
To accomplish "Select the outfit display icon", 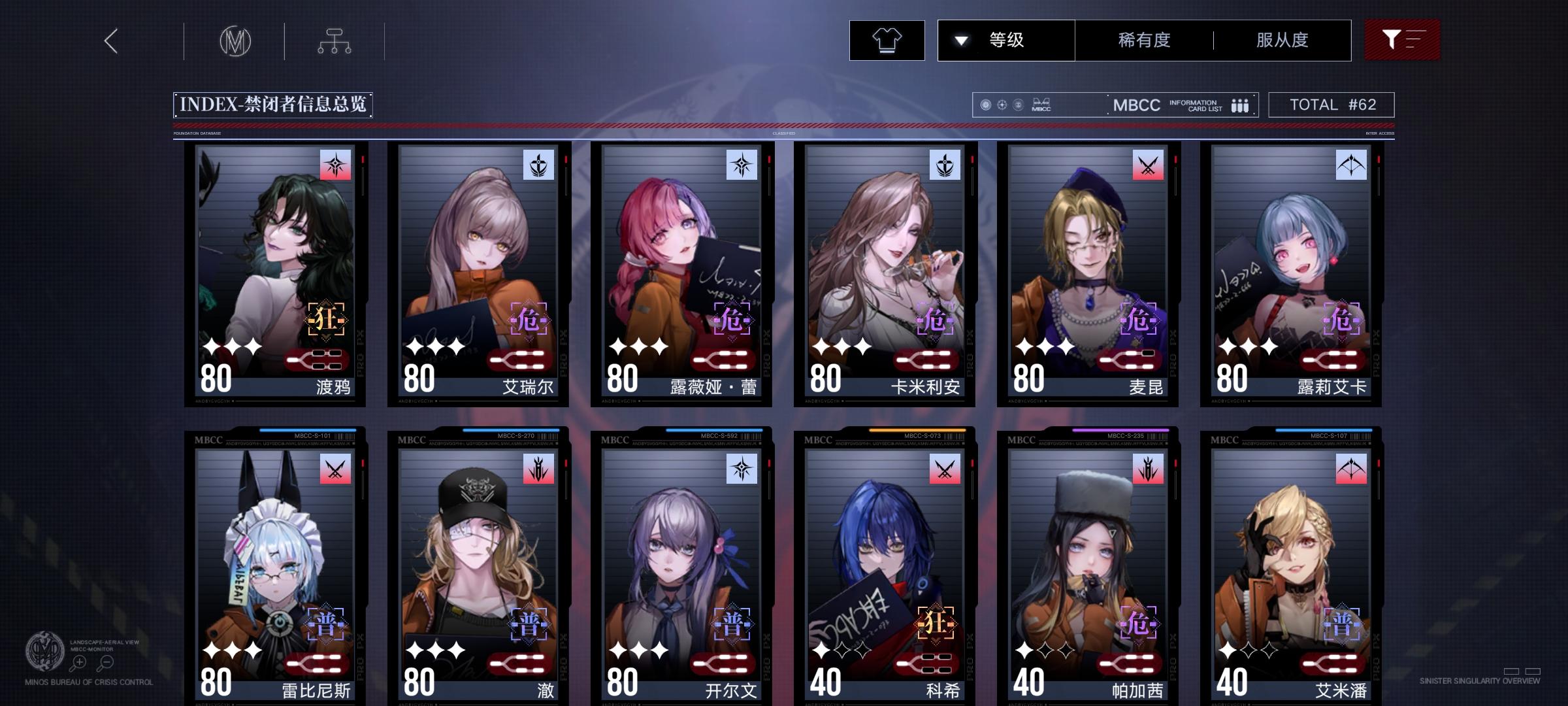I will (887, 40).
